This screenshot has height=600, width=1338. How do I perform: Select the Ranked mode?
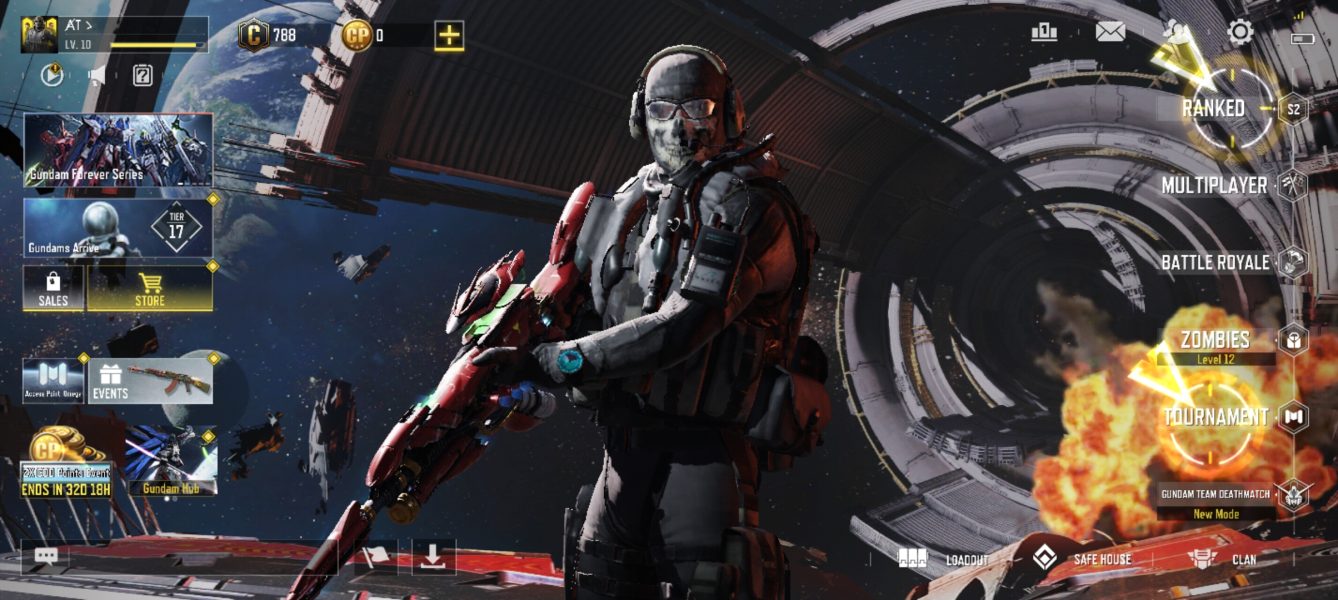tap(1214, 108)
